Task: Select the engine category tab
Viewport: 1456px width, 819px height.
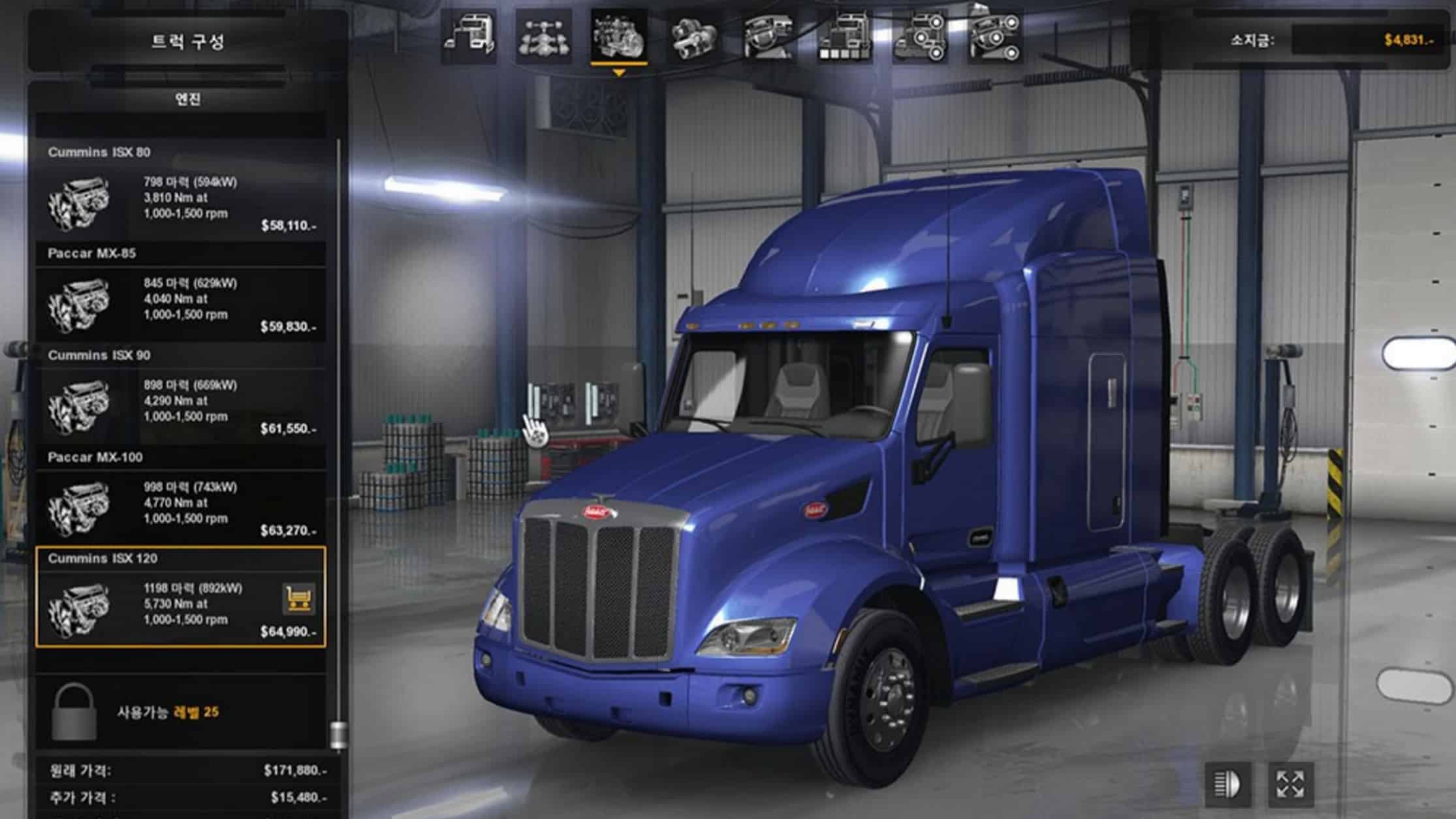Action: (x=618, y=37)
